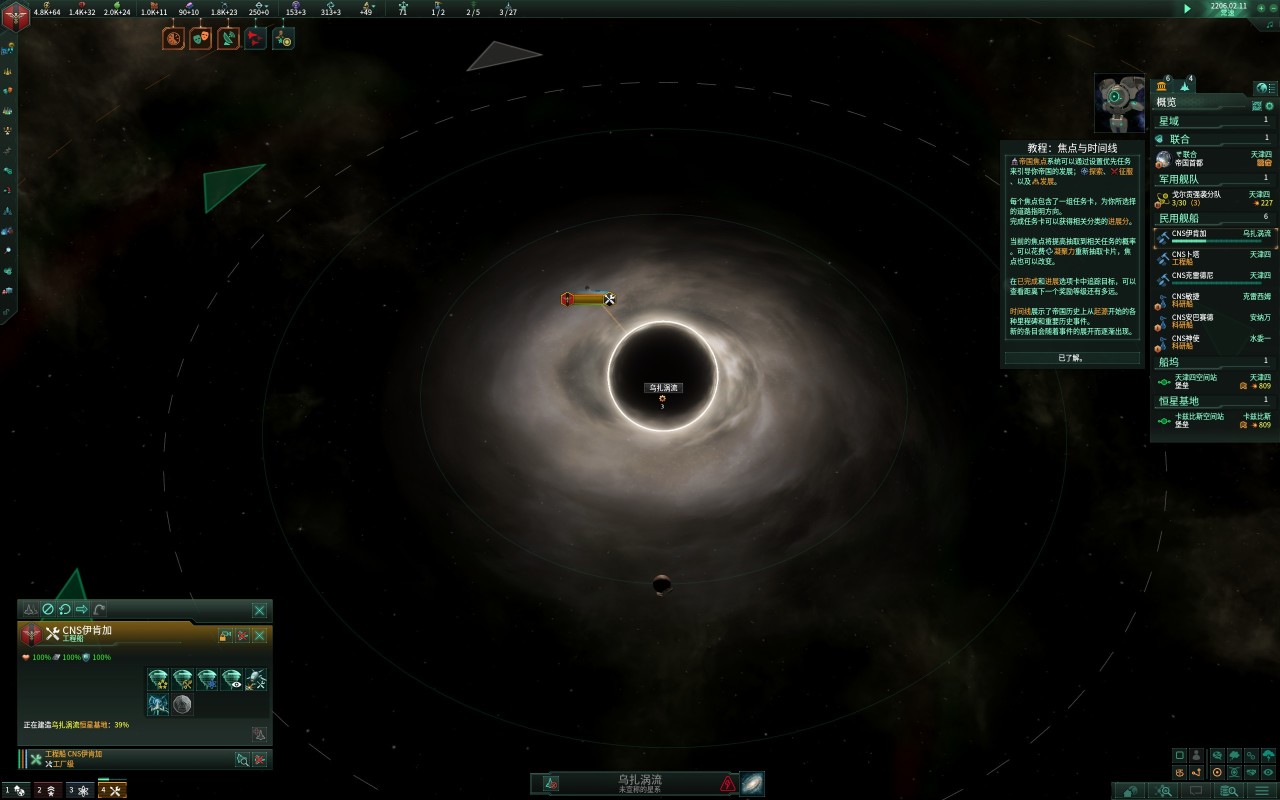The width and height of the screenshot is (1280, 800).
Task: Open the empire emblem menu
Action: tap(16, 15)
